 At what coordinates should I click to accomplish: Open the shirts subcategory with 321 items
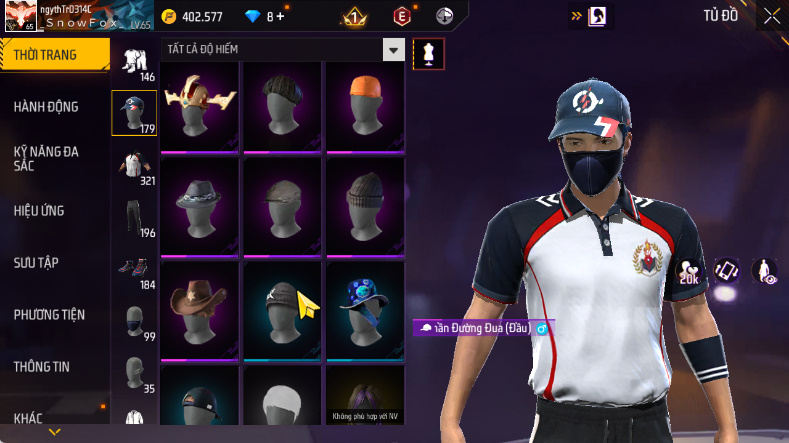(x=133, y=163)
